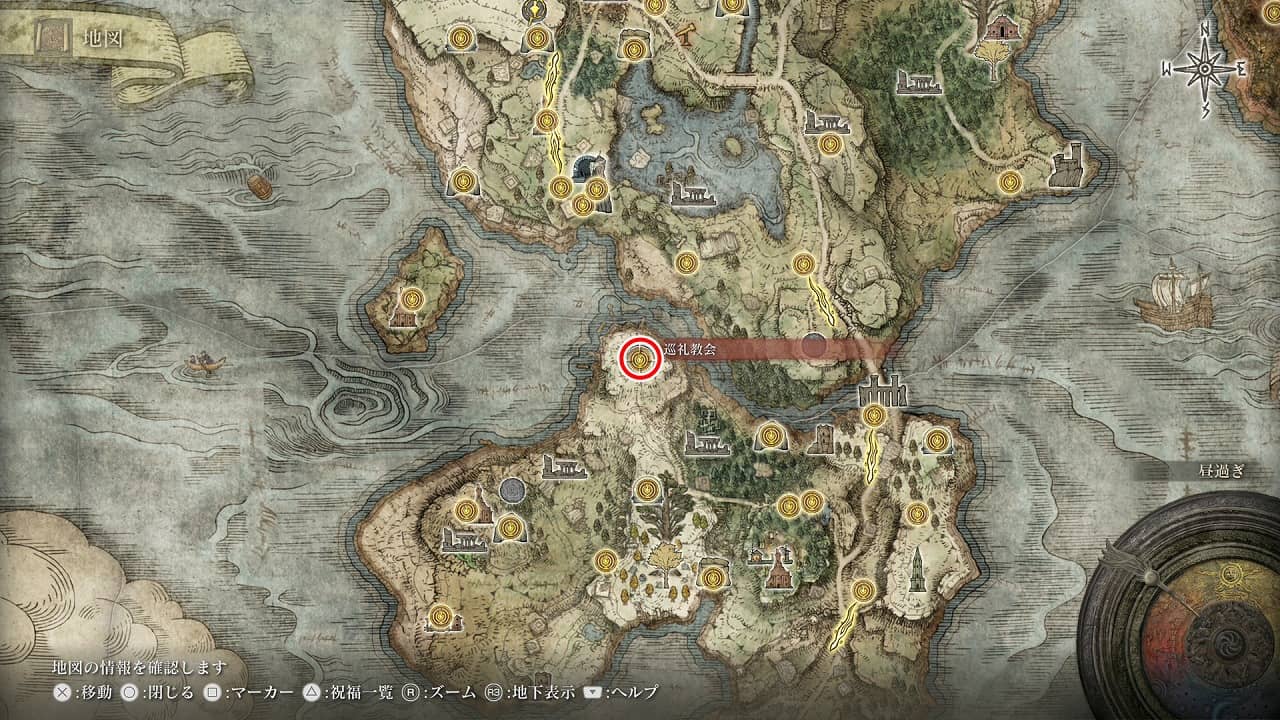Choose the grace on the small western island
The width and height of the screenshot is (1280, 720).
(414, 298)
